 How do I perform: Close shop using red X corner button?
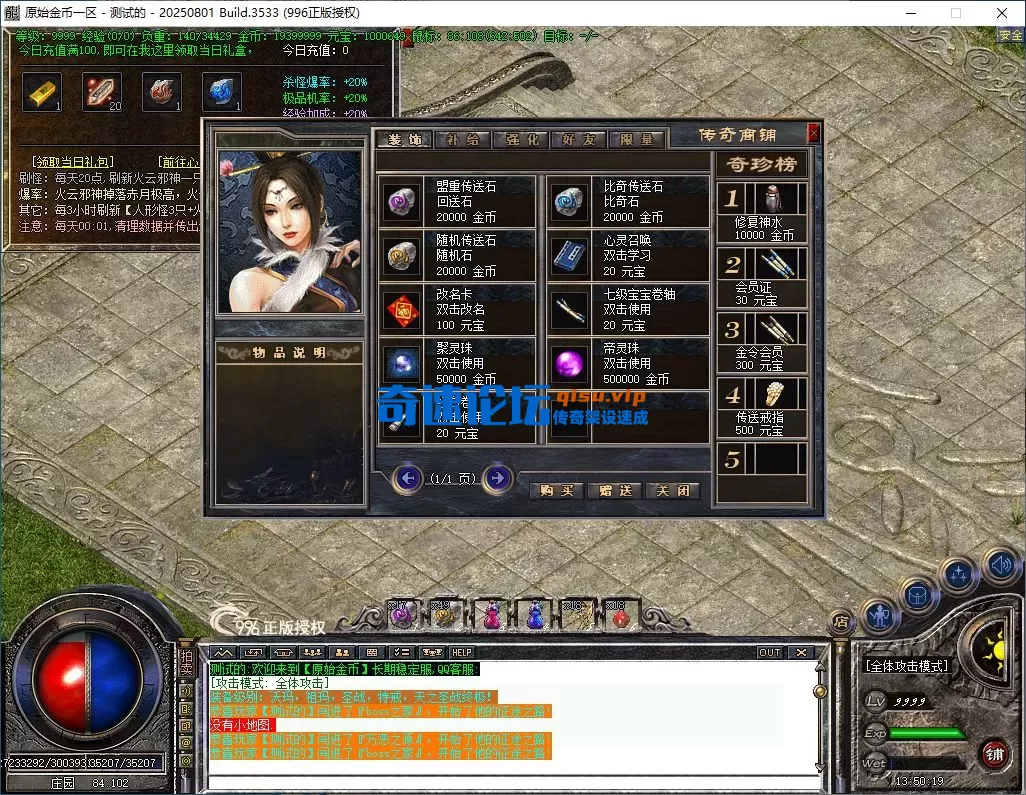813,132
